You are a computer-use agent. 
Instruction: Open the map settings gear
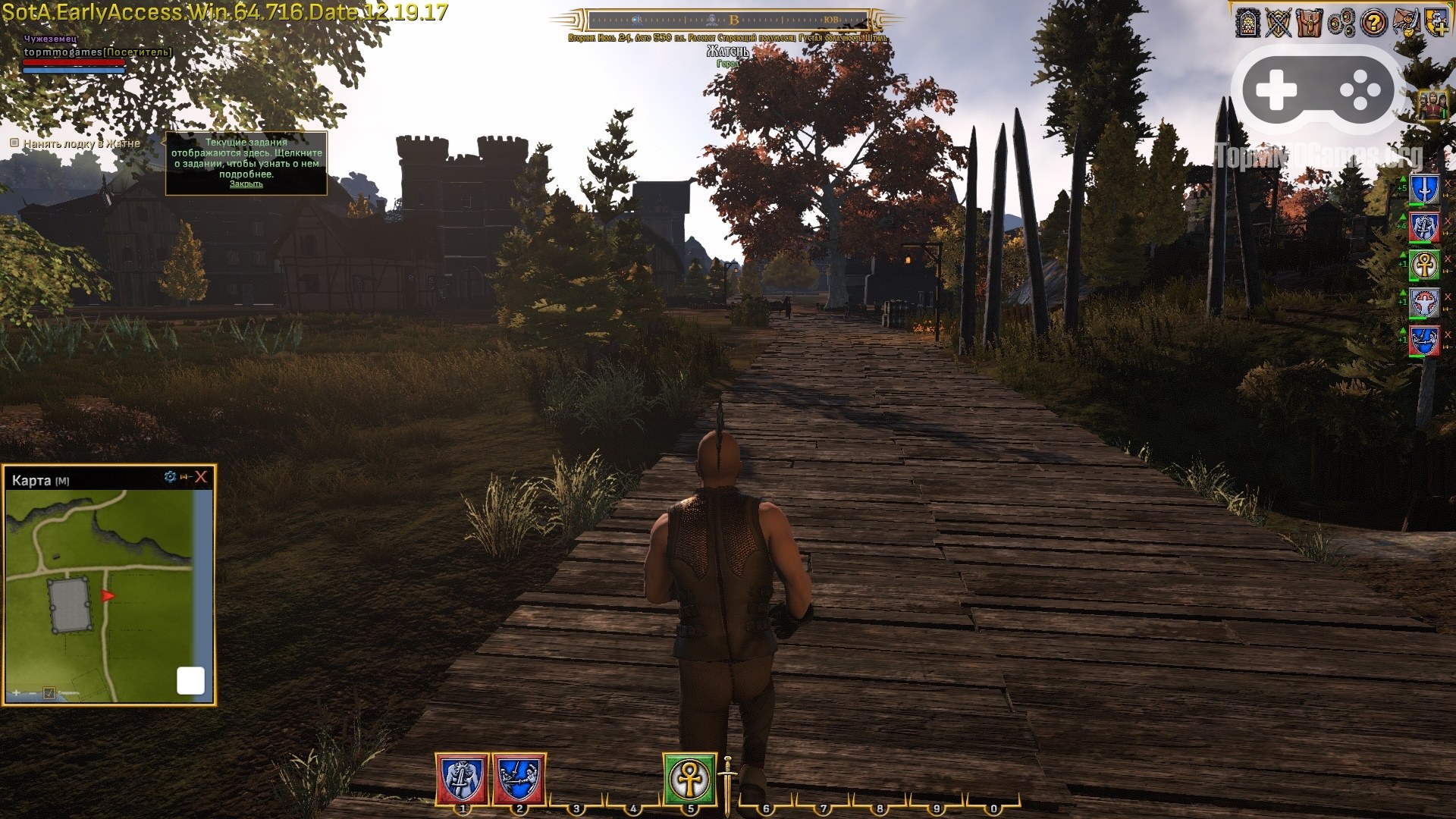pos(170,477)
